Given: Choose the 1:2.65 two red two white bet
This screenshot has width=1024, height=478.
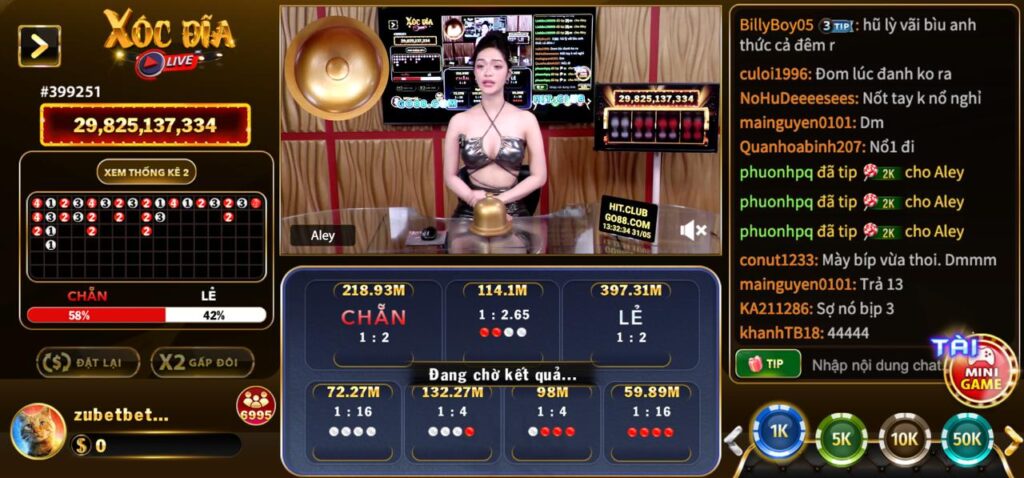Looking at the screenshot, I should (502, 318).
